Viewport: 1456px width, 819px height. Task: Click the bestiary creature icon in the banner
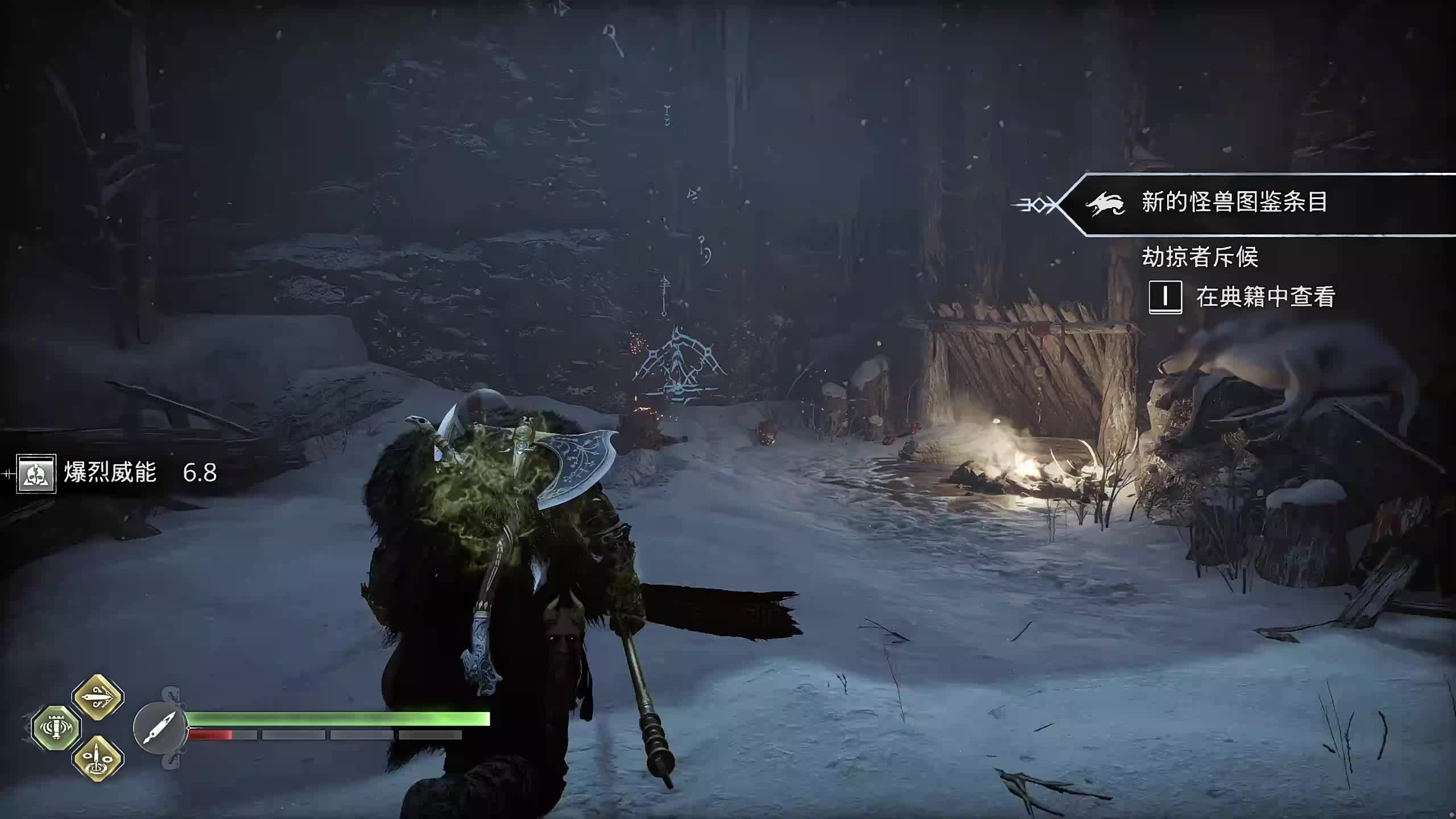coord(1105,204)
